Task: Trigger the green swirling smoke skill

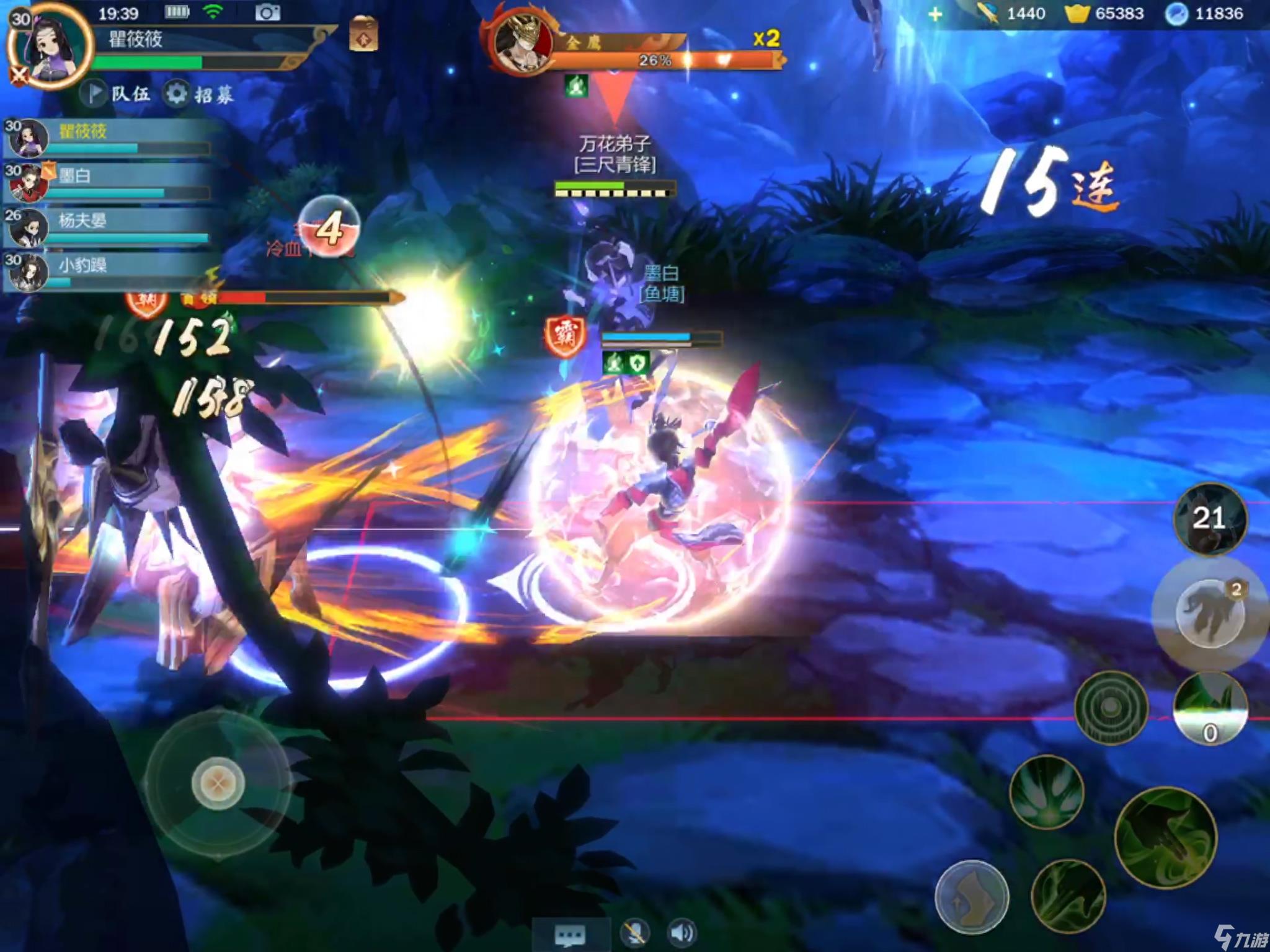Action: [x=1067, y=895]
